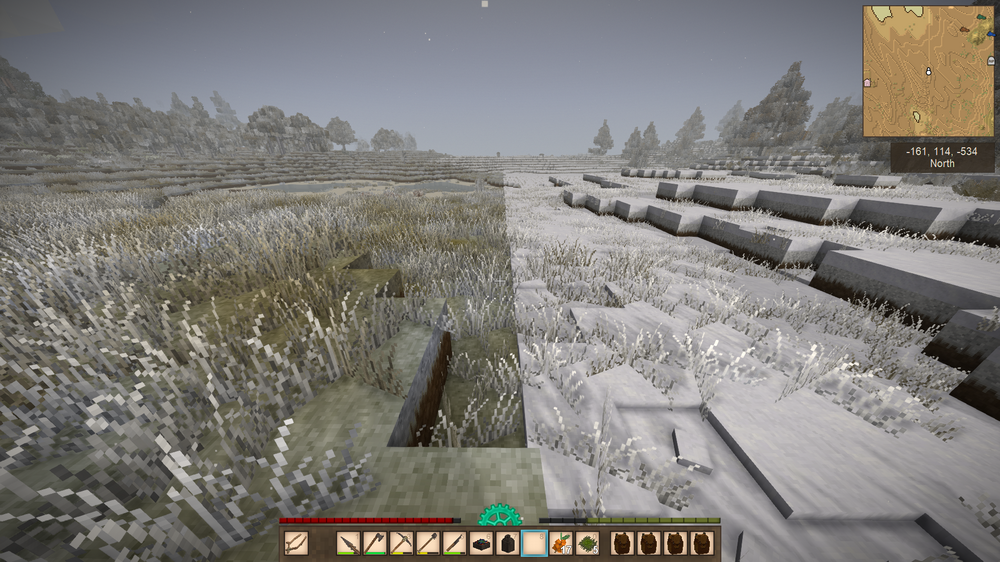Click the highlighted empty hotbar slot

click(x=534, y=543)
